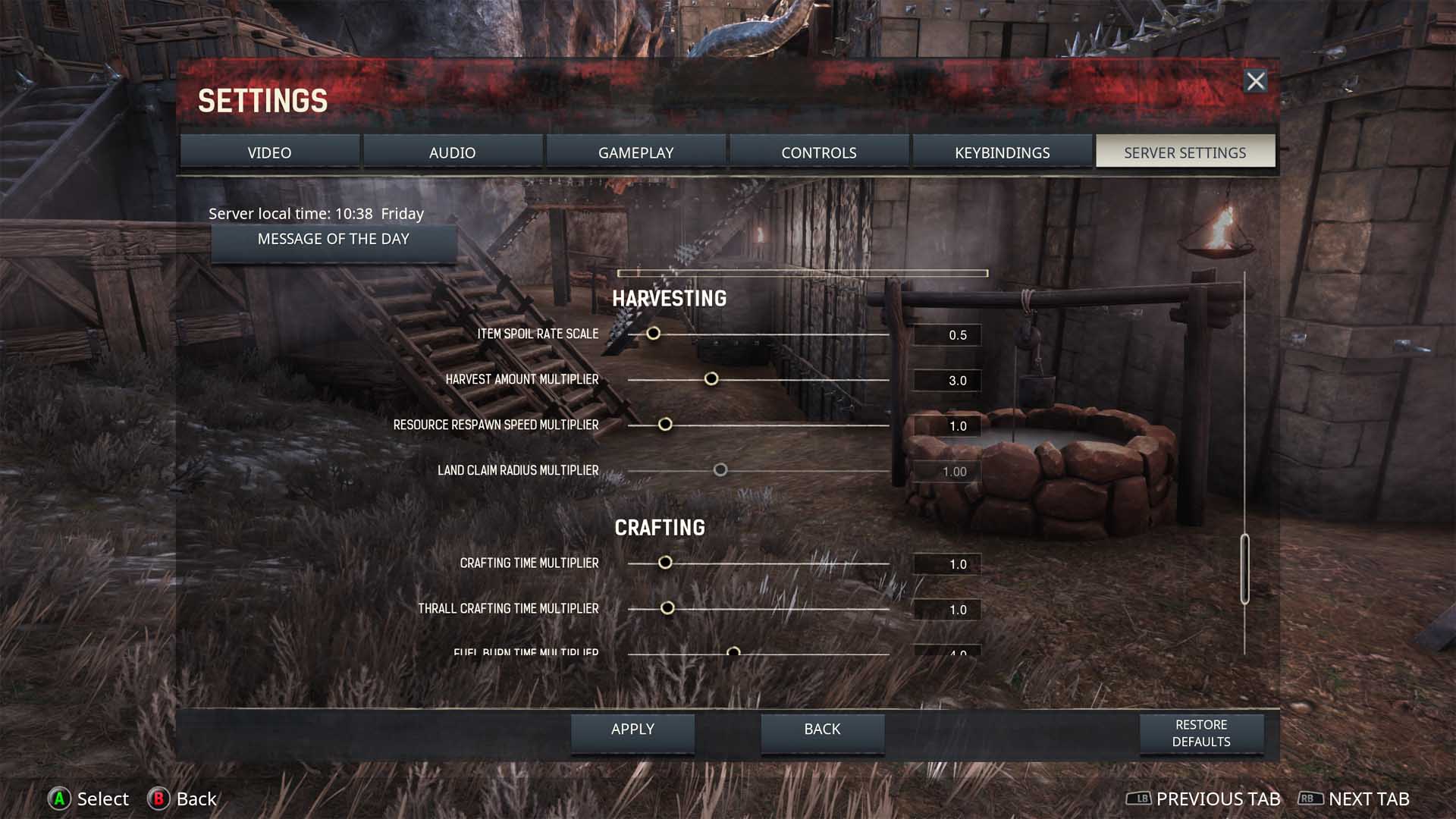This screenshot has height=819, width=1456.
Task: Click the Back button
Action: [822, 730]
